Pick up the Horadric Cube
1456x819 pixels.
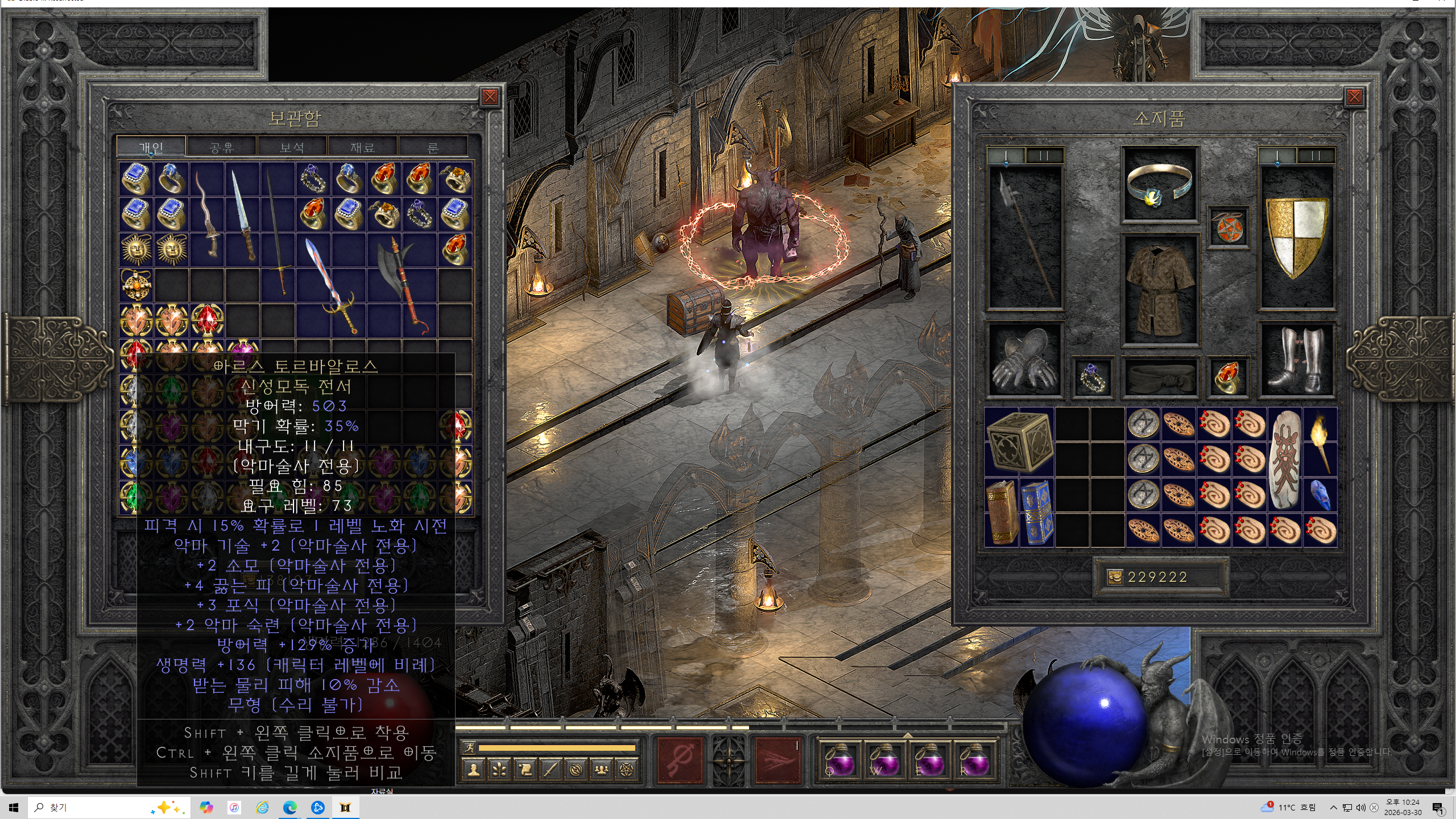pos(1019,442)
